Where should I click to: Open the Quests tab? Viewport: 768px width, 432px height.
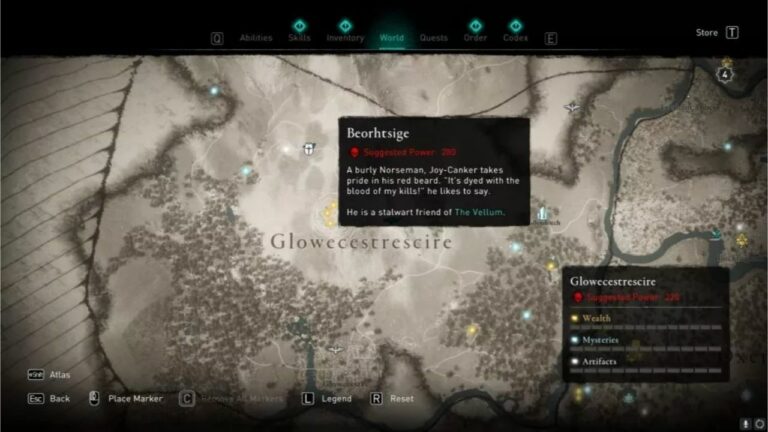pos(433,38)
